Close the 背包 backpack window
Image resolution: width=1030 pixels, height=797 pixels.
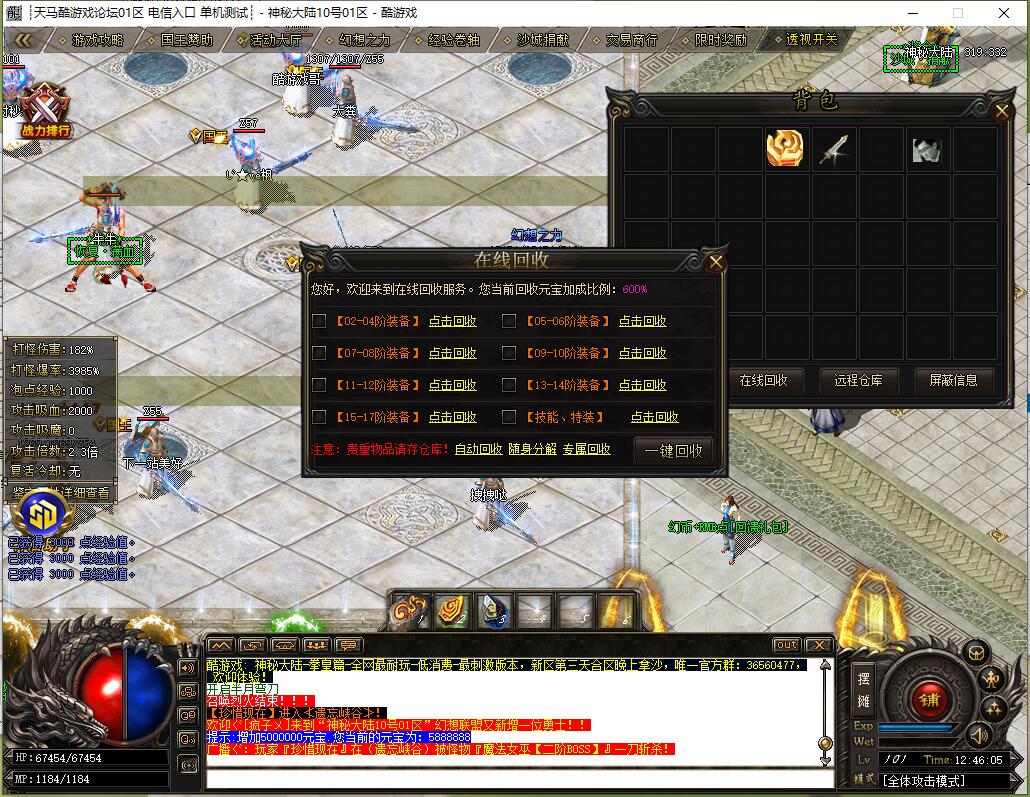pyautogui.click(x=1002, y=112)
